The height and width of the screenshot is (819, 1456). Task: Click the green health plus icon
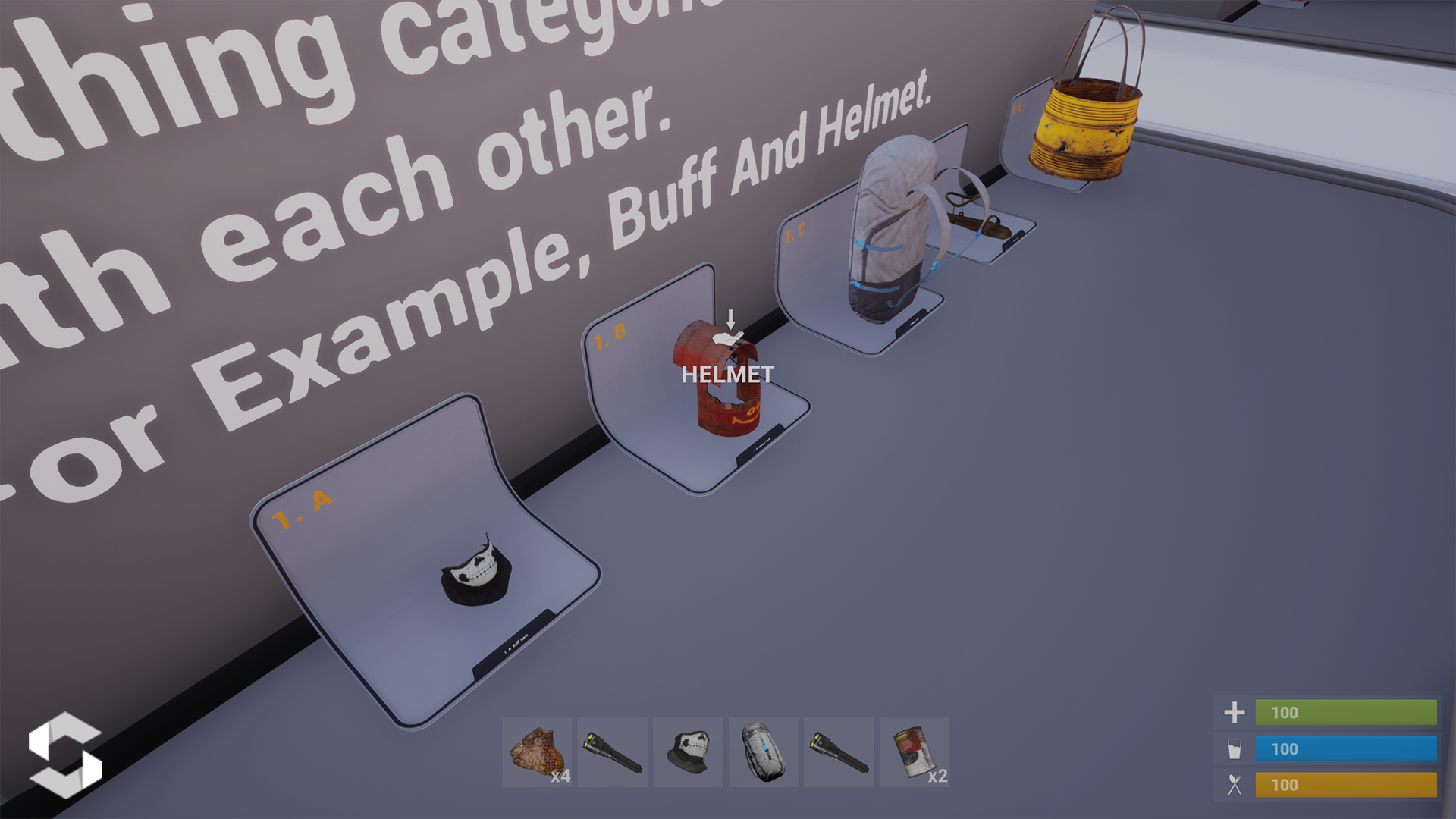pyautogui.click(x=1235, y=713)
